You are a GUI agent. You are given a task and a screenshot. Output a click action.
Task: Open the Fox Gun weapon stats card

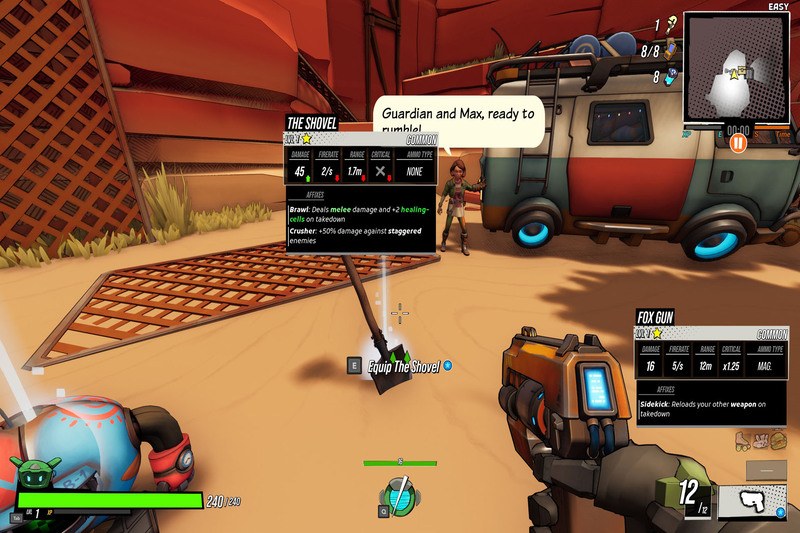713,368
